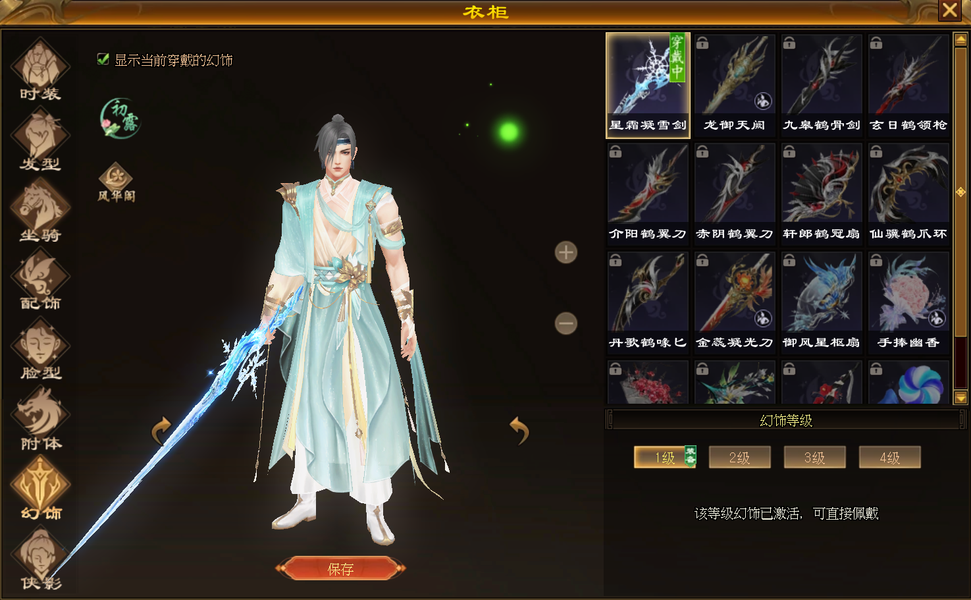Select the 坐骑 mount tab
Viewport: 971px width, 600px height.
(x=40, y=208)
